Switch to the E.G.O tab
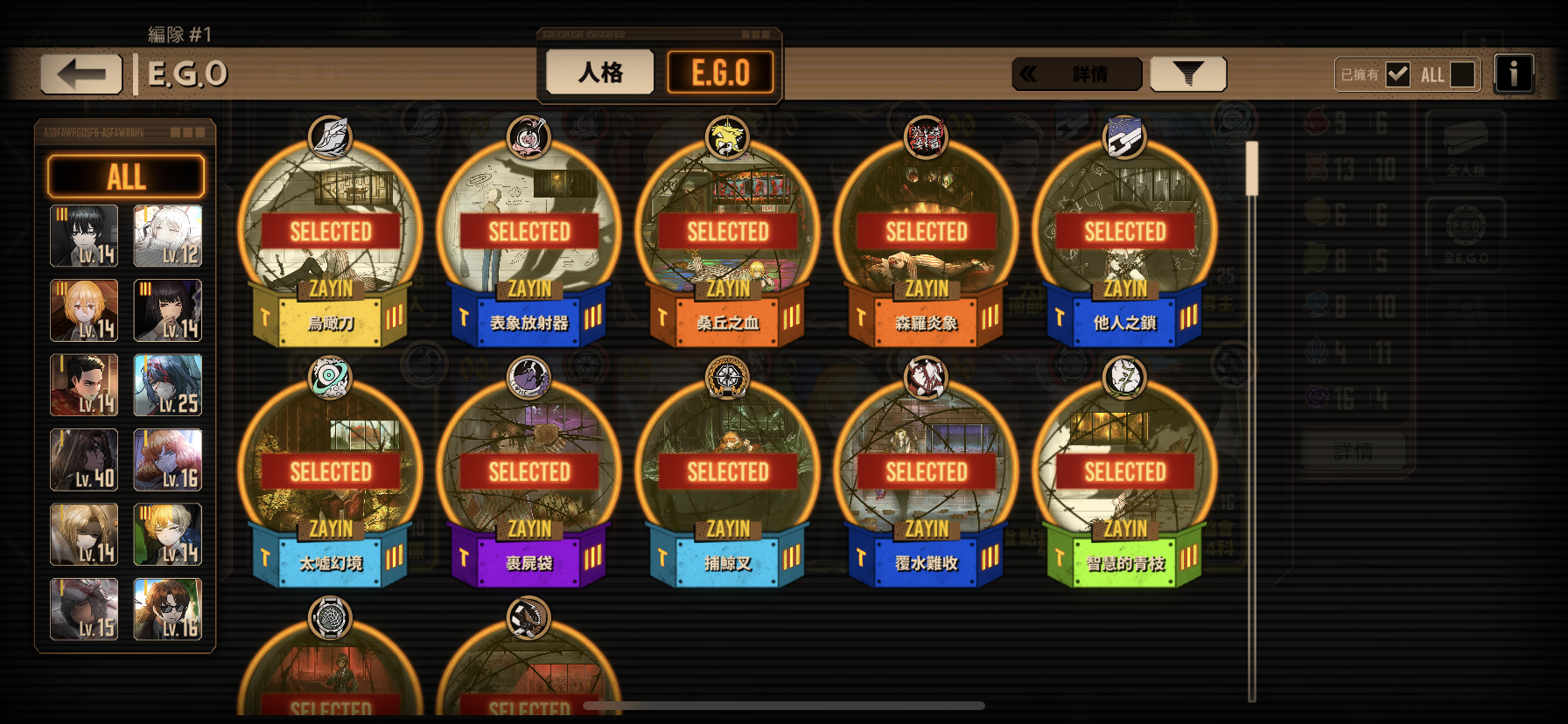Screen dimensions: 1568x724 721,72
